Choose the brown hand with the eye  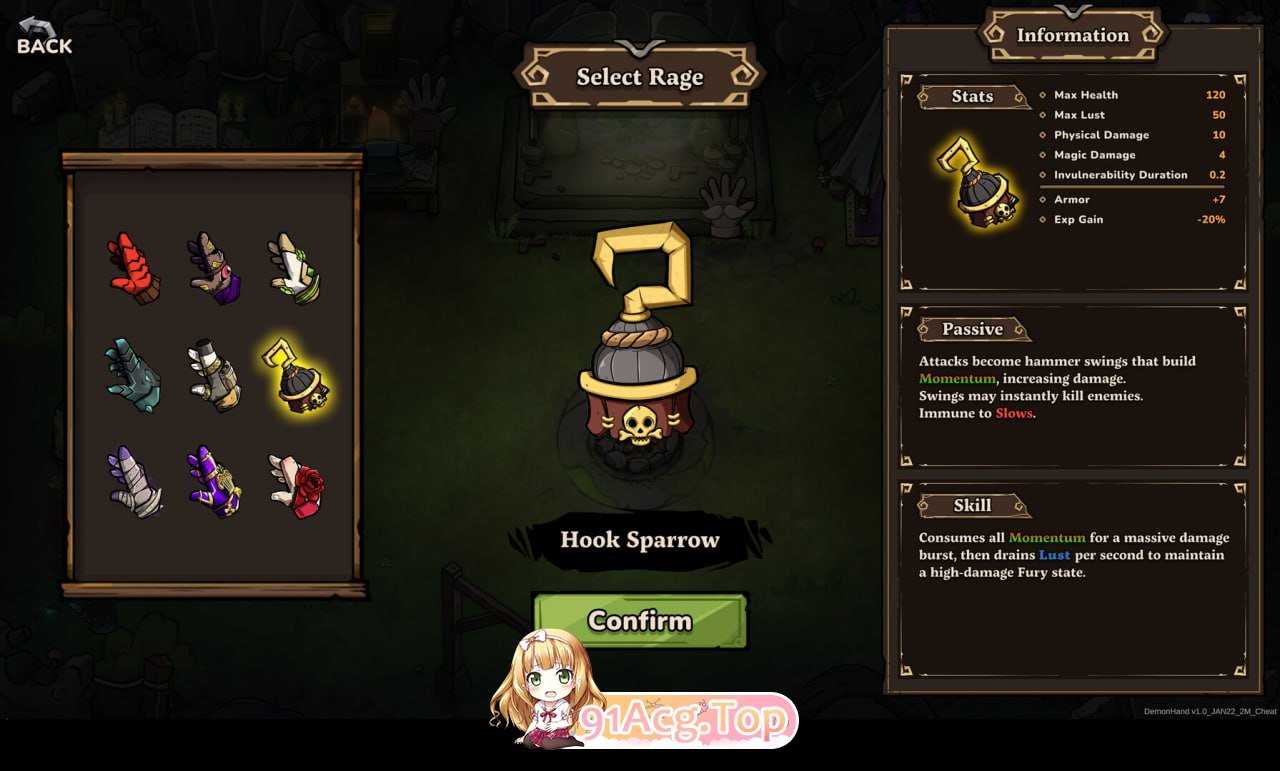pyautogui.click(x=214, y=268)
